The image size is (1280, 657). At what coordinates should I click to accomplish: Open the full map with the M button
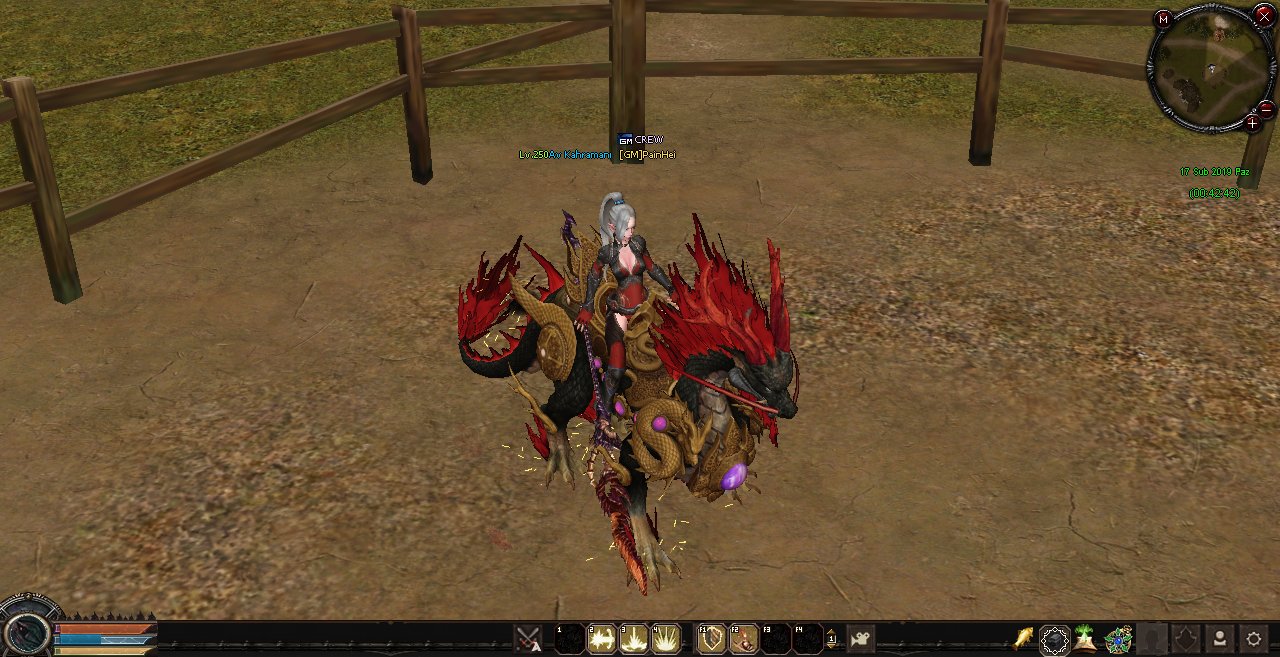tap(1163, 18)
